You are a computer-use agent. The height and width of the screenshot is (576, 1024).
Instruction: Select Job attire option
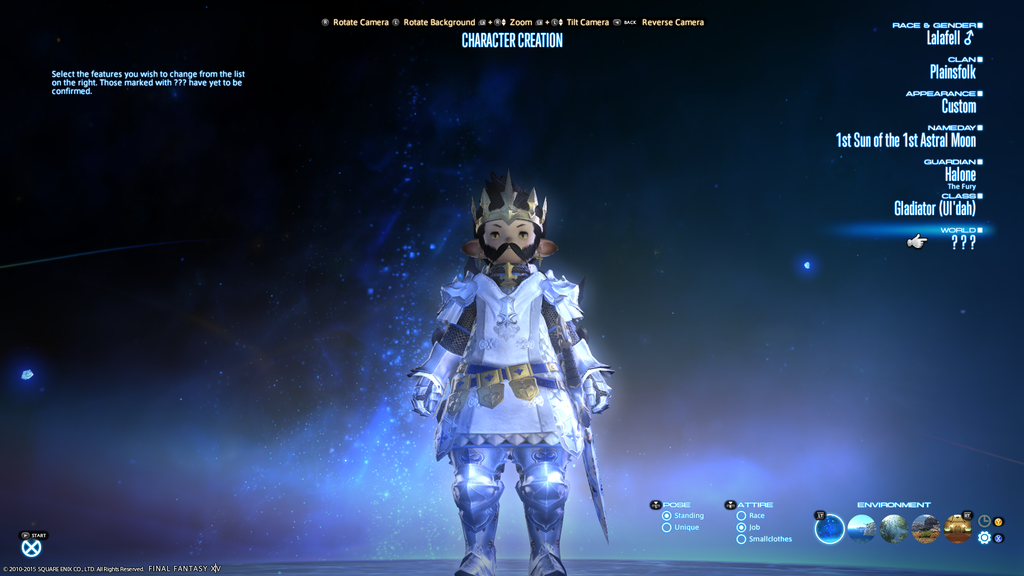coord(741,528)
